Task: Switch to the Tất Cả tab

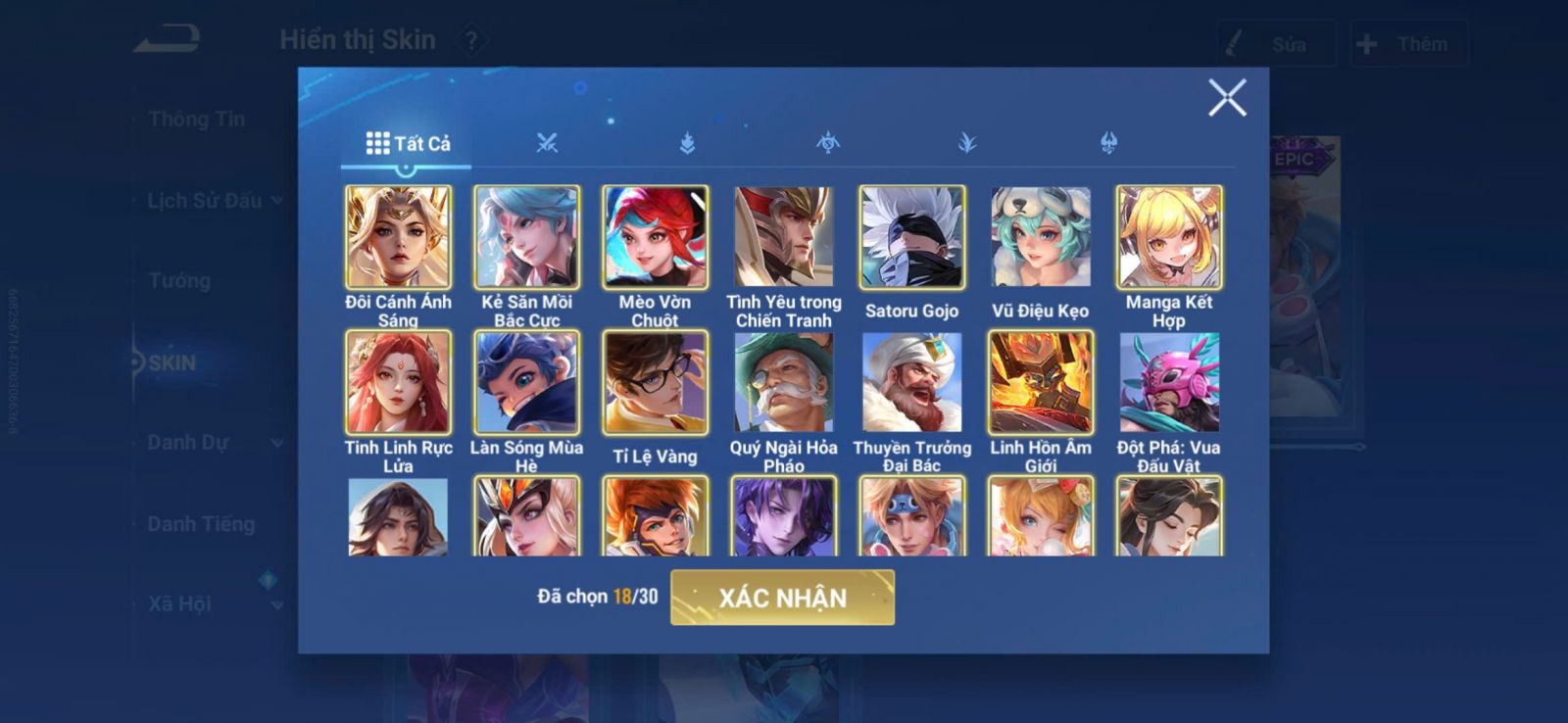Action: (408, 144)
